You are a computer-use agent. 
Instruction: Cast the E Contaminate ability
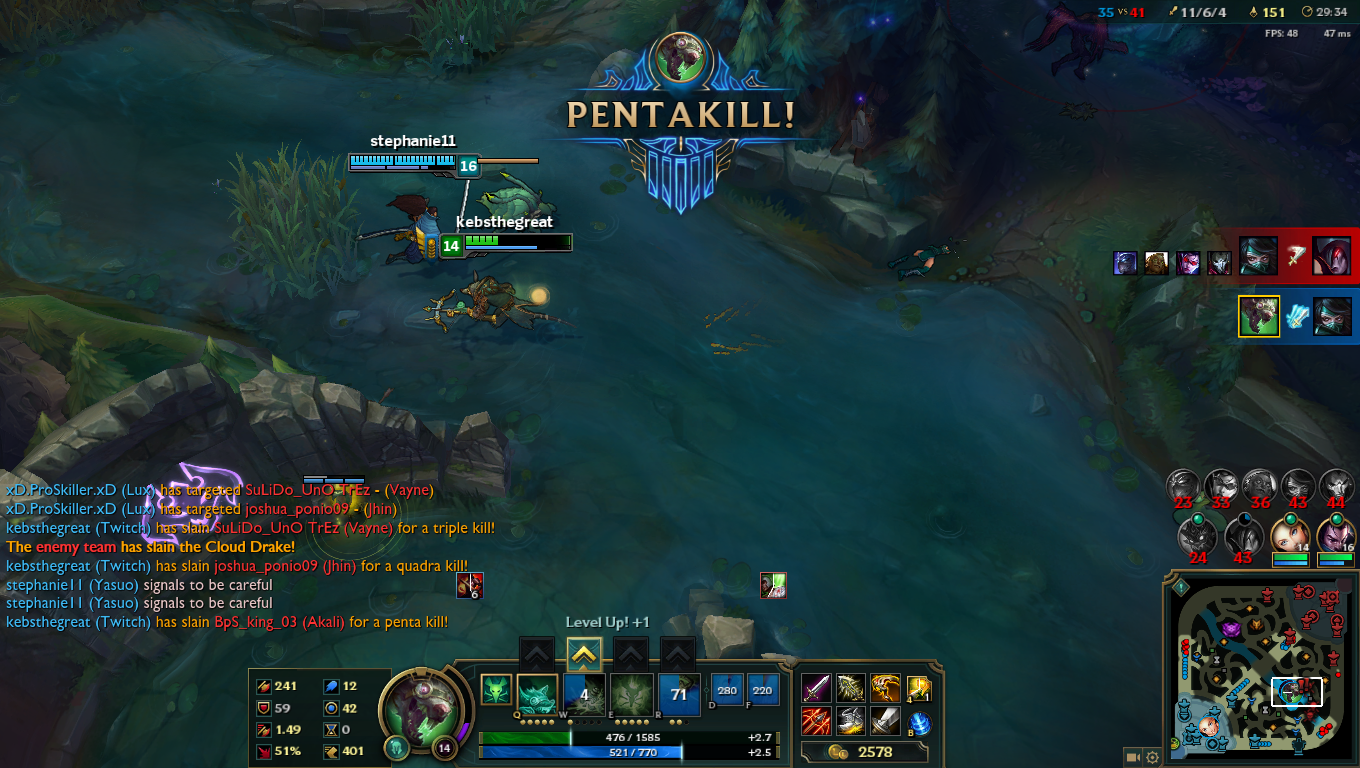tap(632, 692)
